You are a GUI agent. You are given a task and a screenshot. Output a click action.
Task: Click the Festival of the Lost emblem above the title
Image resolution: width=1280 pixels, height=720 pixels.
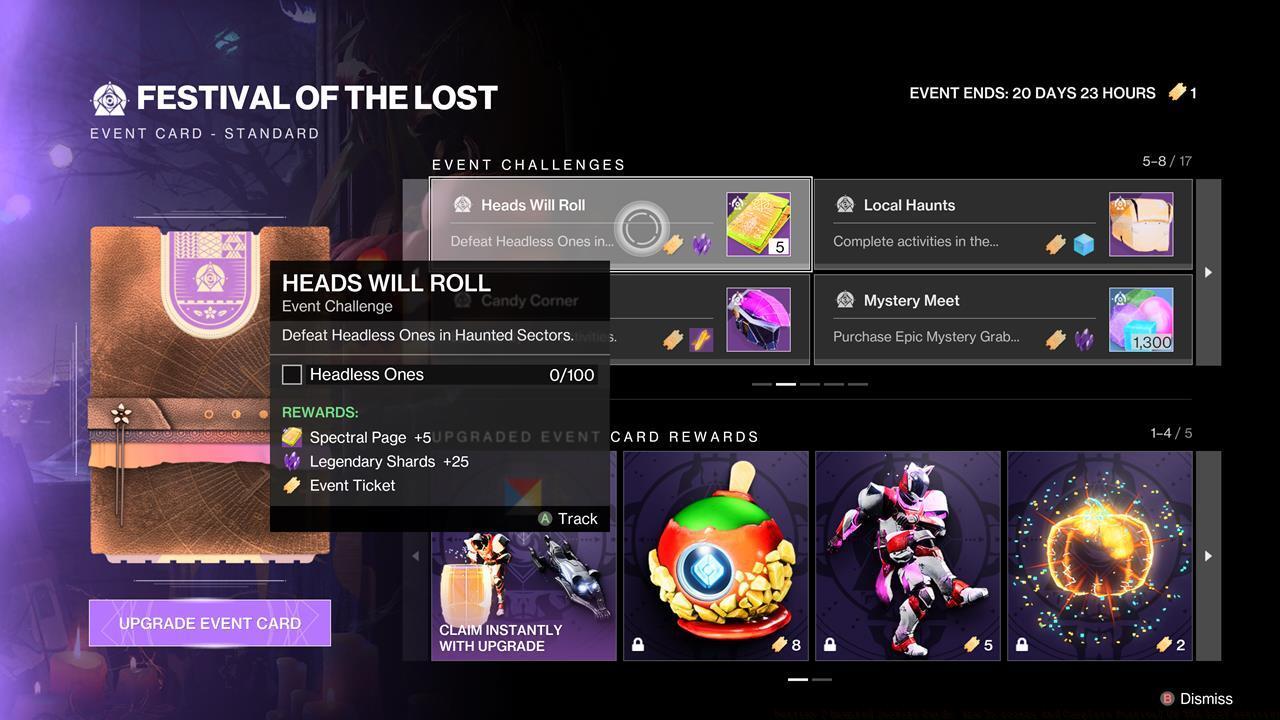coord(110,97)
